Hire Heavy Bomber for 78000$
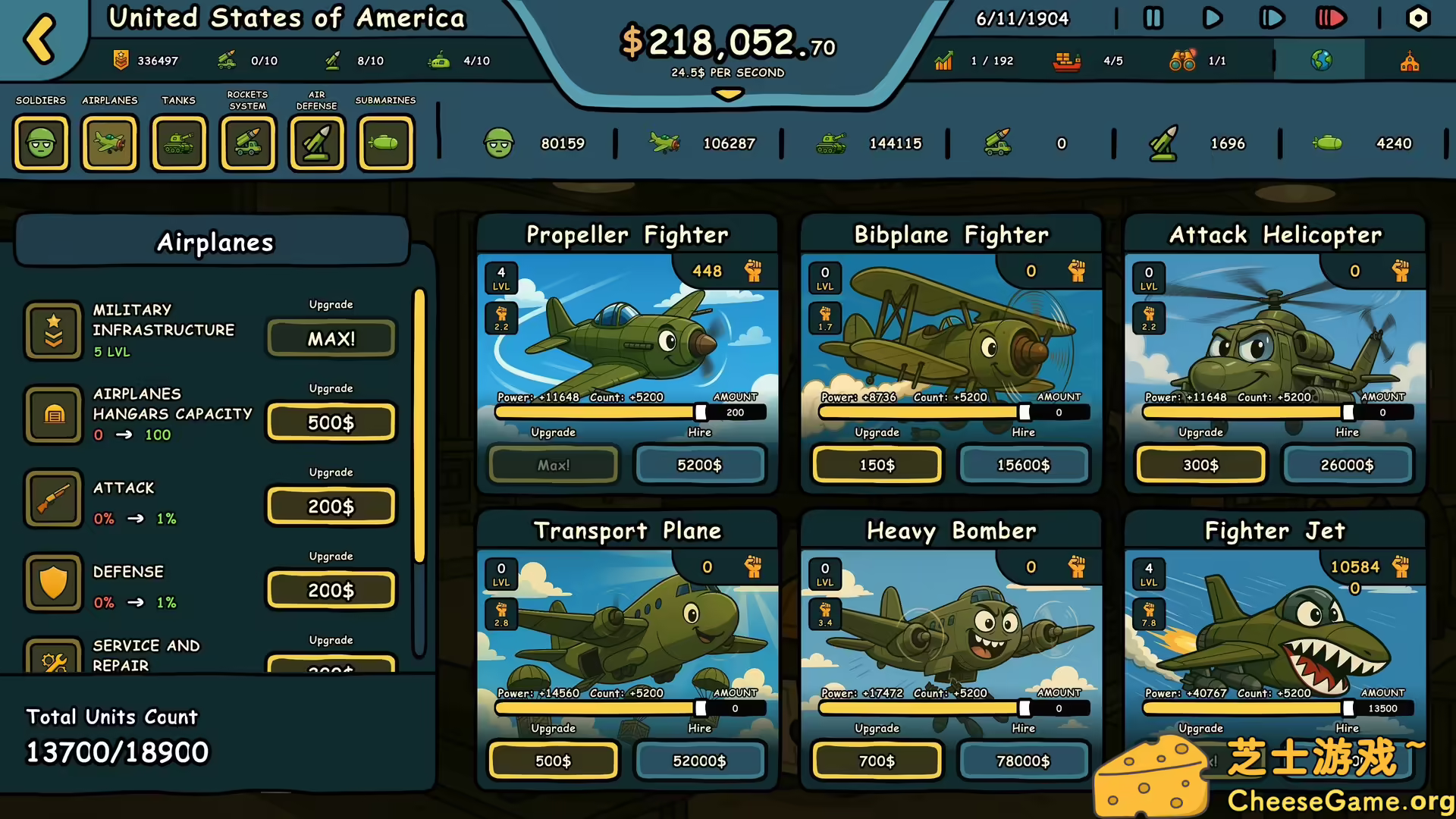The width and height of the screenshot is (1456, 819). point(1023,761)
